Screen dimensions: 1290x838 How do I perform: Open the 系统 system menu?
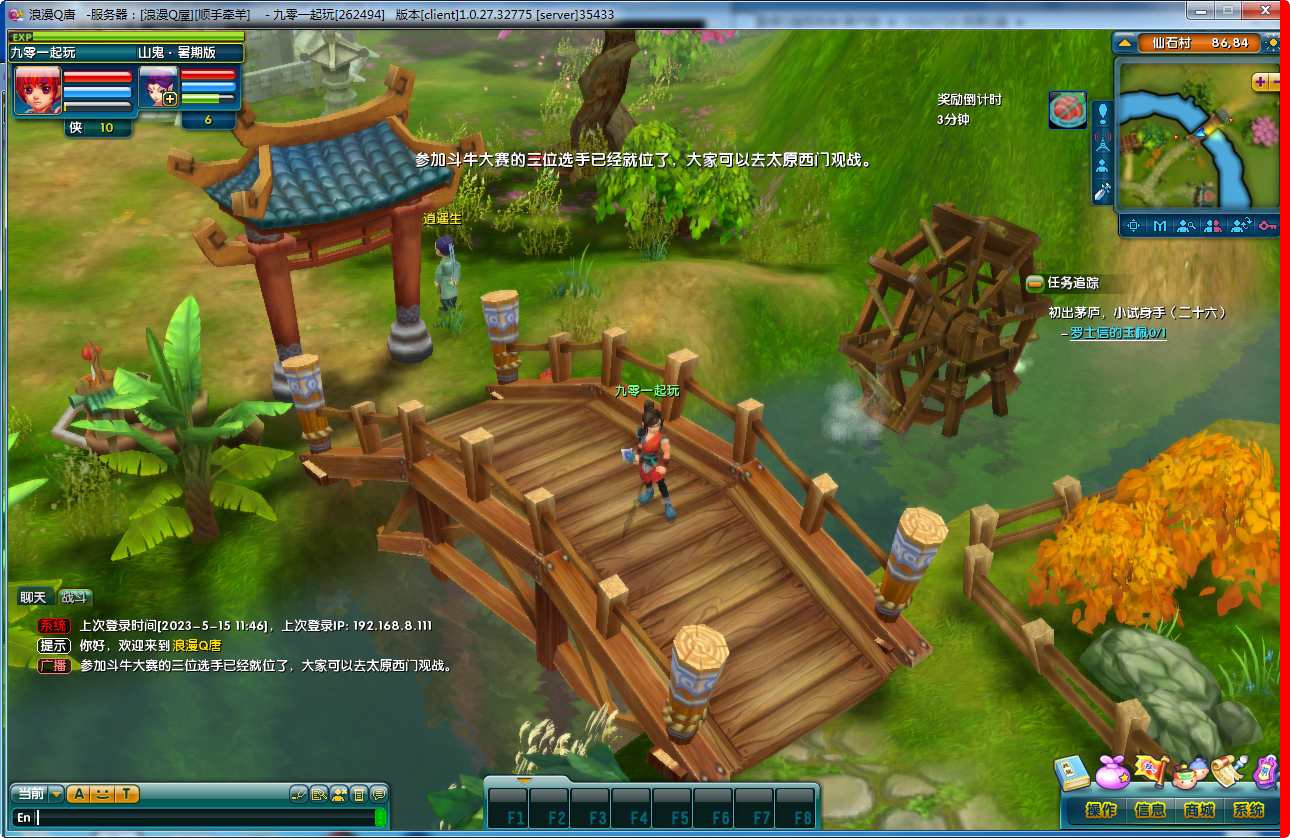point(1249,809)
